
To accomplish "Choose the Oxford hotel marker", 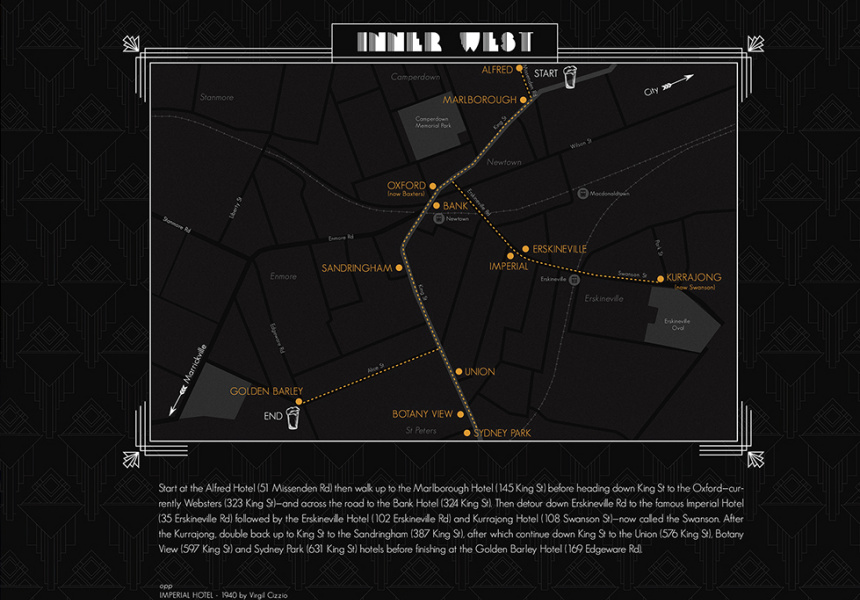I will [x=433, y=186].
